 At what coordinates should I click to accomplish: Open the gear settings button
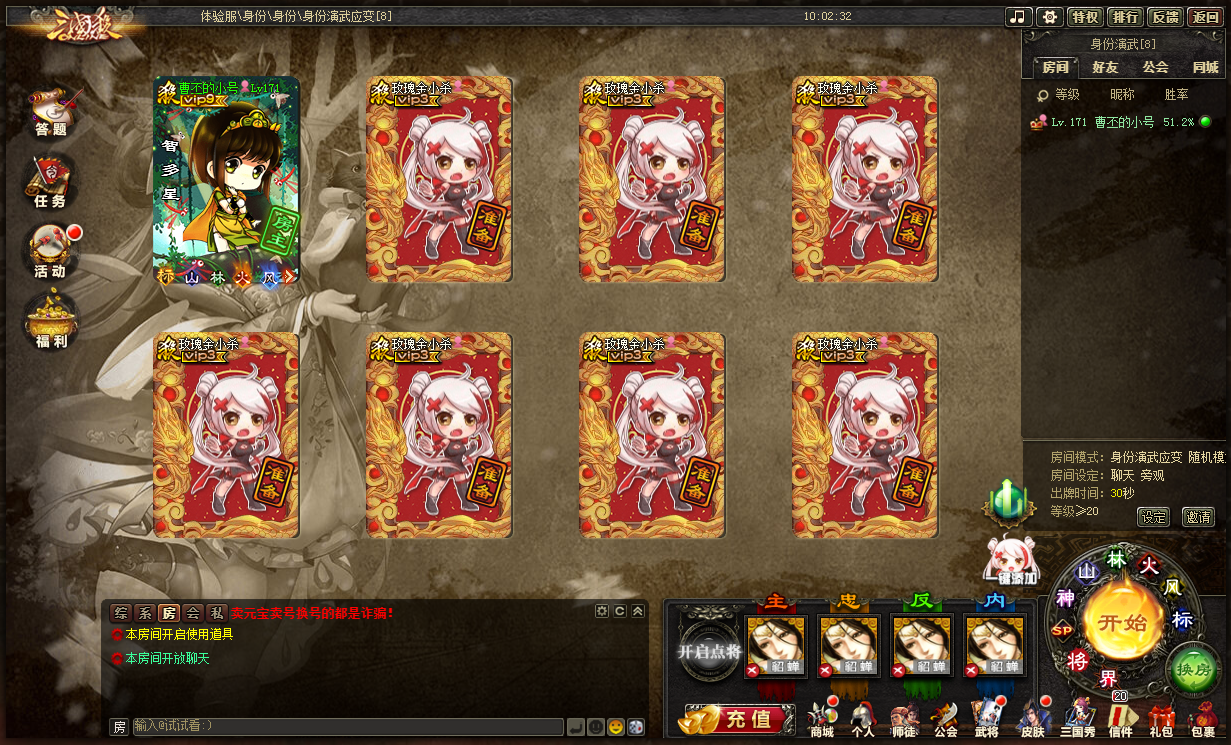point(1048,17)
